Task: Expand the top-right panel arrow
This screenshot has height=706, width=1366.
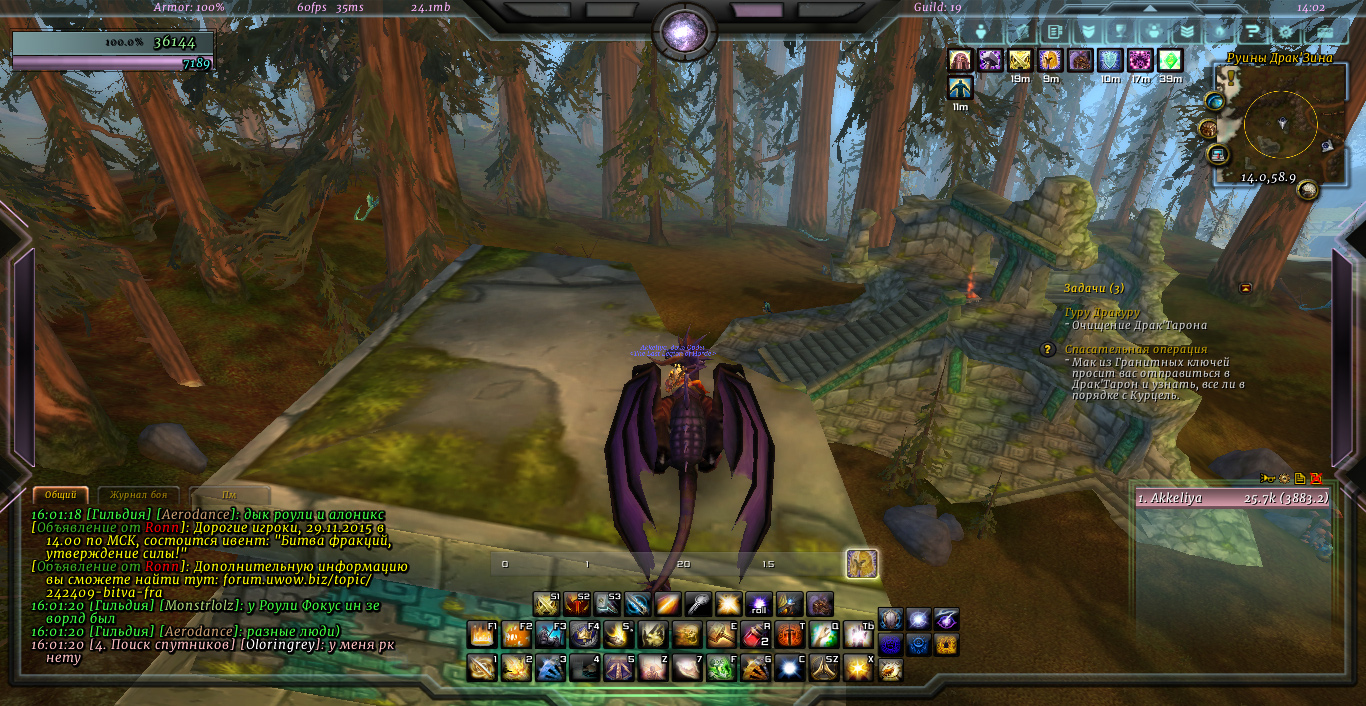Action: coord(1150,10)
